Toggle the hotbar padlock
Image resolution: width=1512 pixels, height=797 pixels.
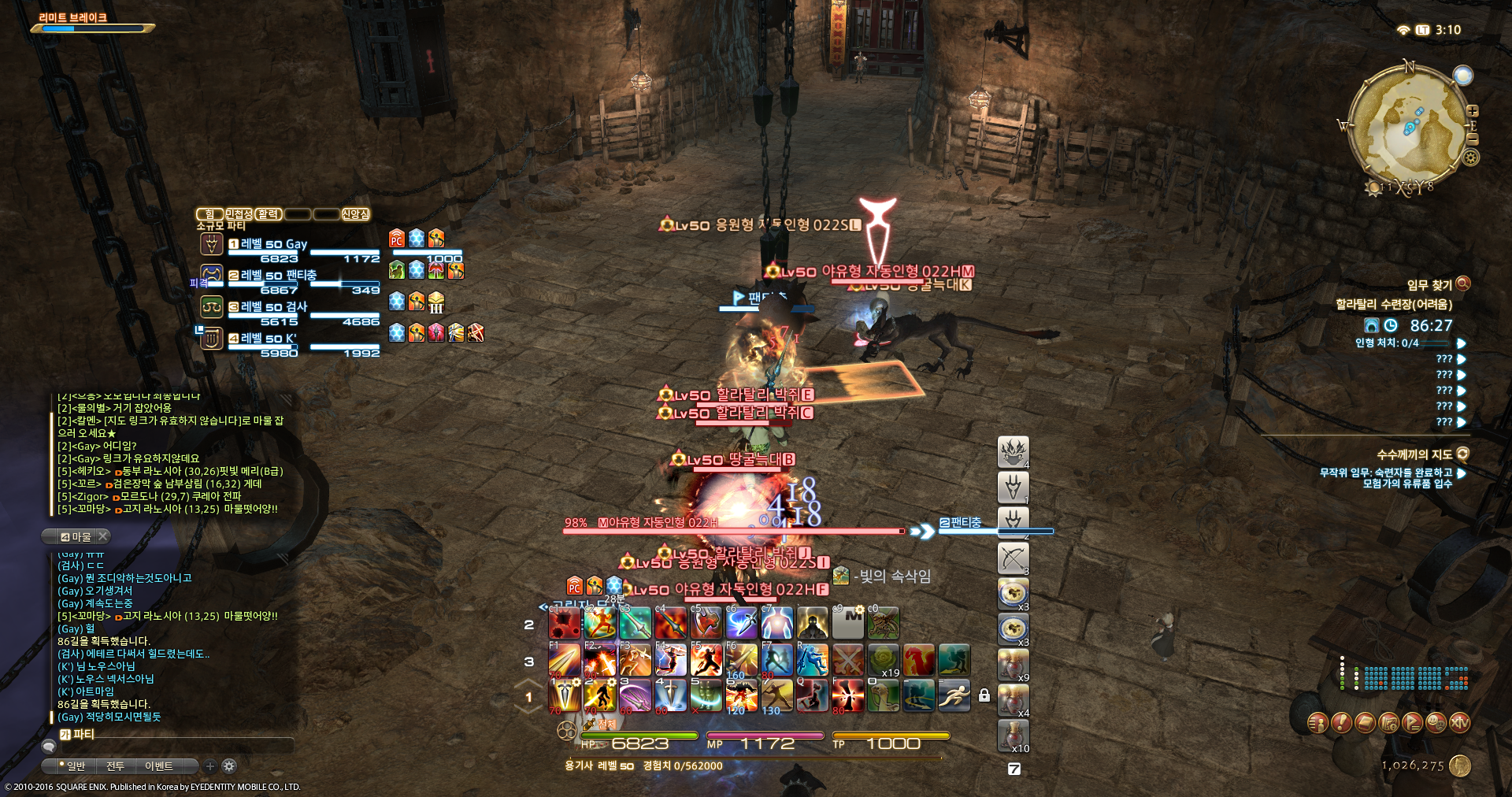coord(984,695)
